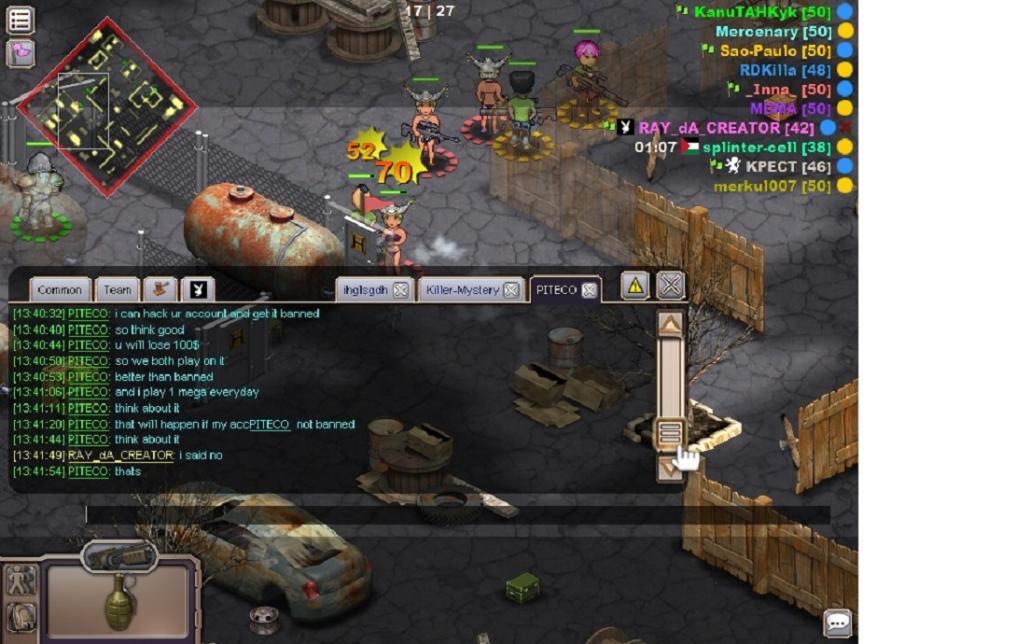This screenshot has height=644, width=1030.
Task: Select the gun slot above the grenade
Action: tap(120, 556)
